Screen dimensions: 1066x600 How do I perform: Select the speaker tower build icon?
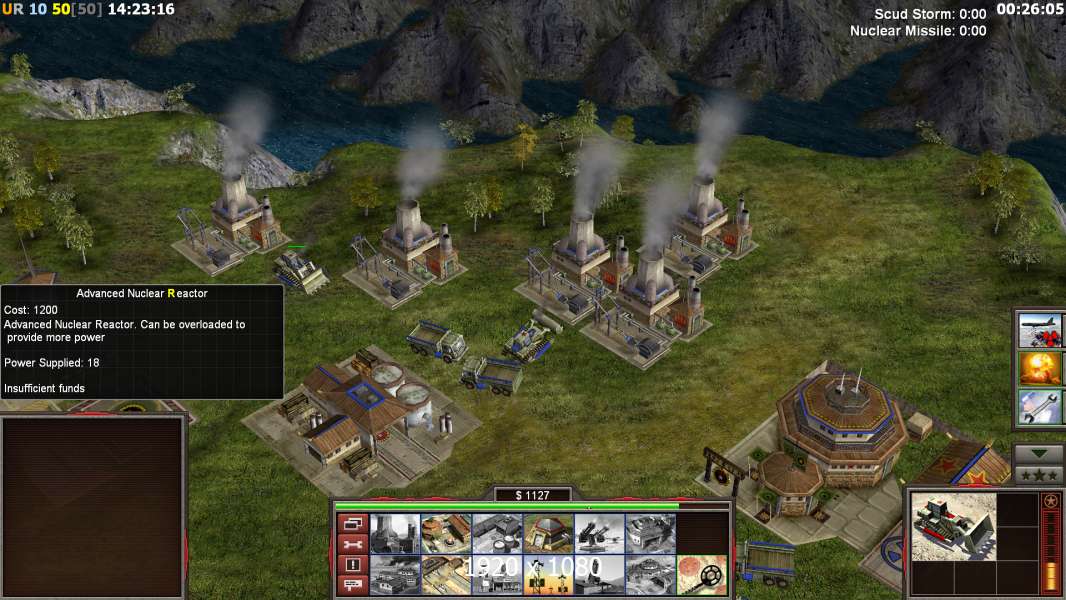point(548,575)
